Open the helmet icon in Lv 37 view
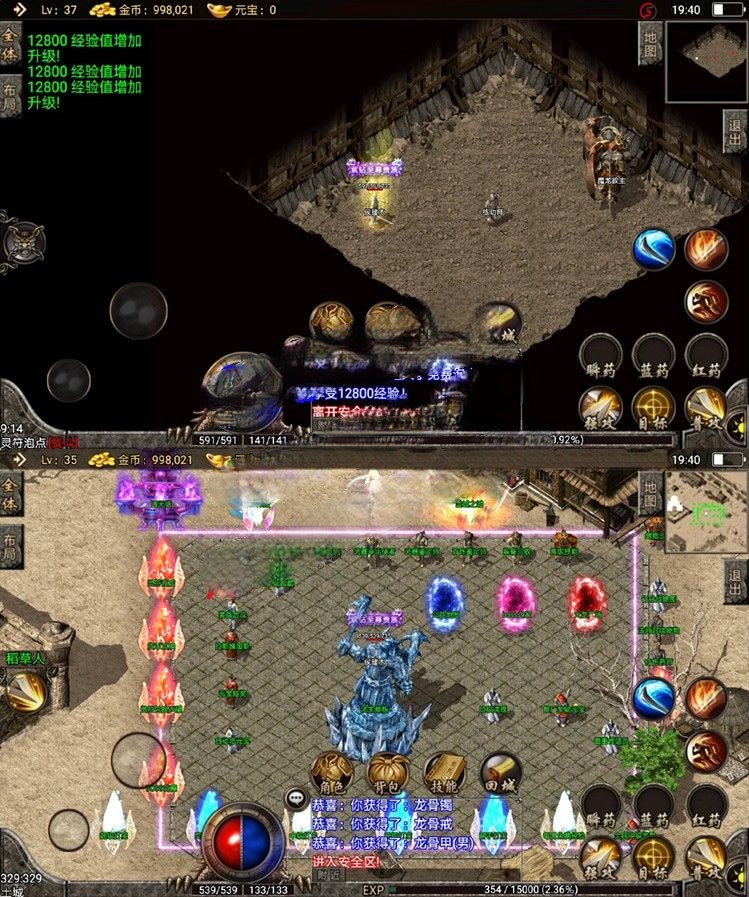 click(20, 241)
